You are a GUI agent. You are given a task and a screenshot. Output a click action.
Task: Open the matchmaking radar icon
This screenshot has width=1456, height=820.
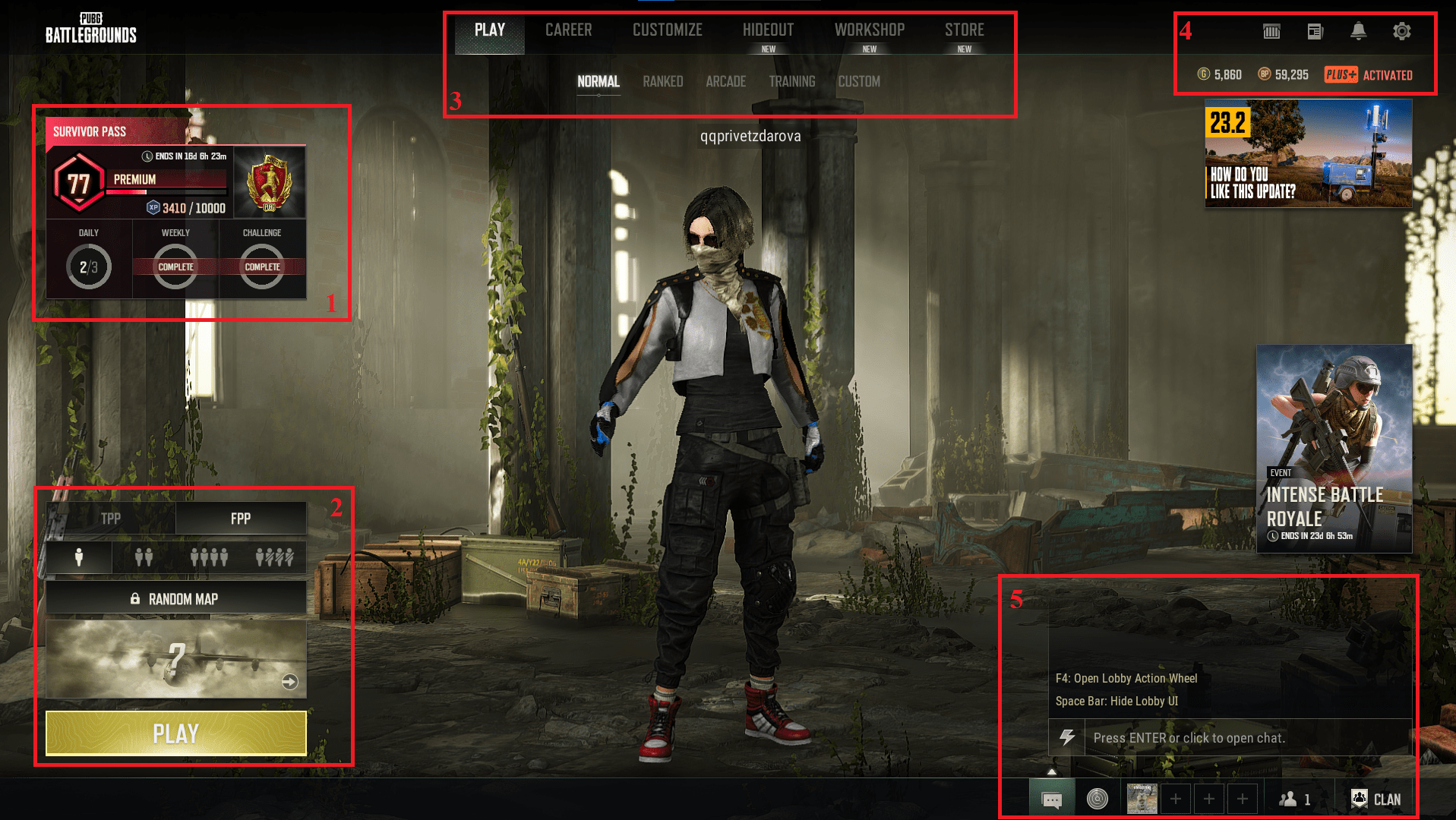1097,799
